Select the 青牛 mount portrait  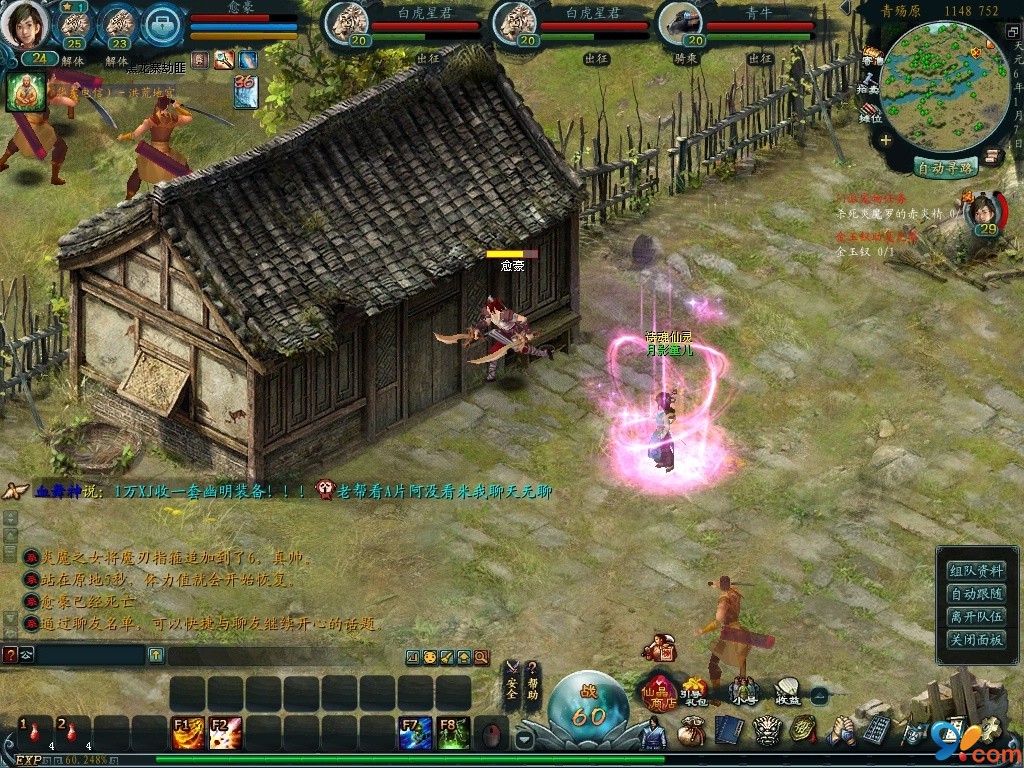pyautogui.click(x=680, y=23)
